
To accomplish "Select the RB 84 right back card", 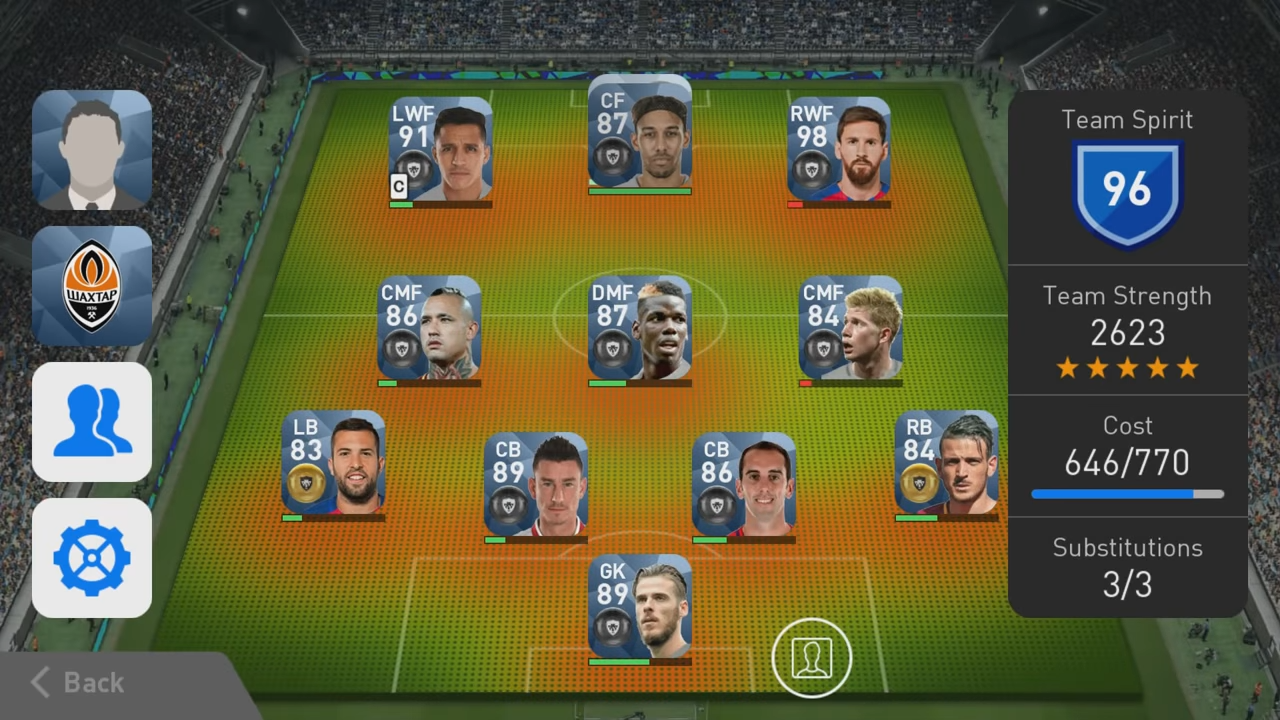I will [x=945, y=462].
